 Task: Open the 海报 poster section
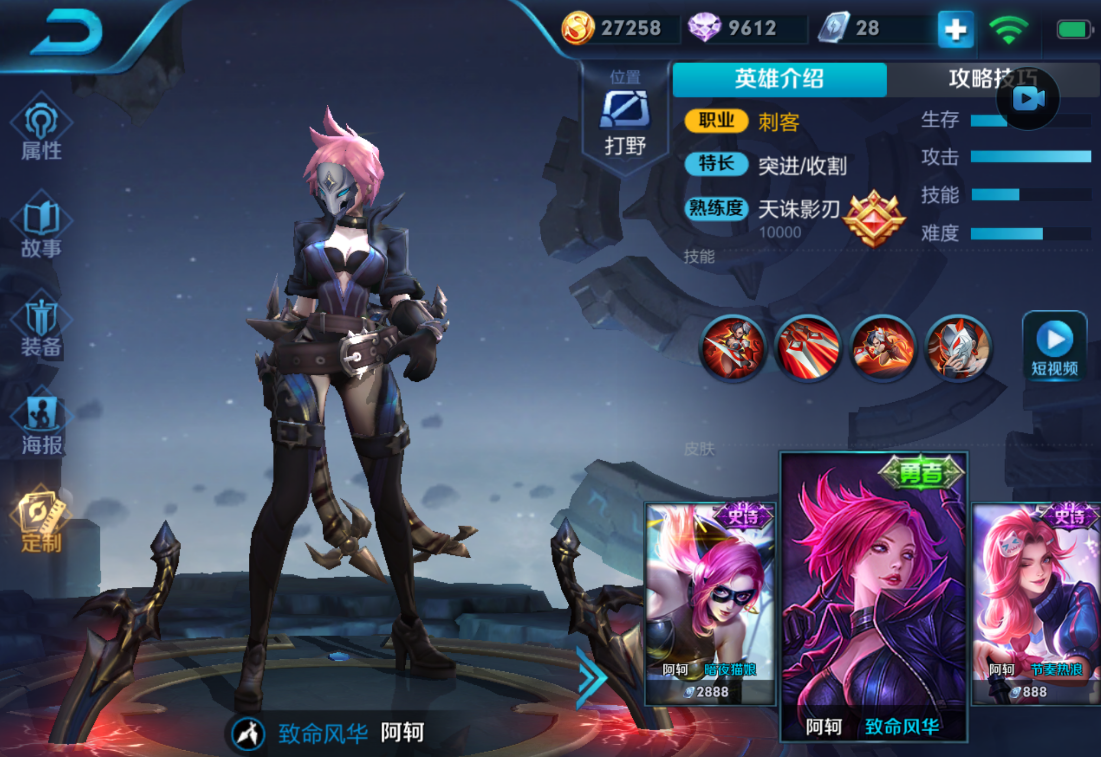click(42, 425)
